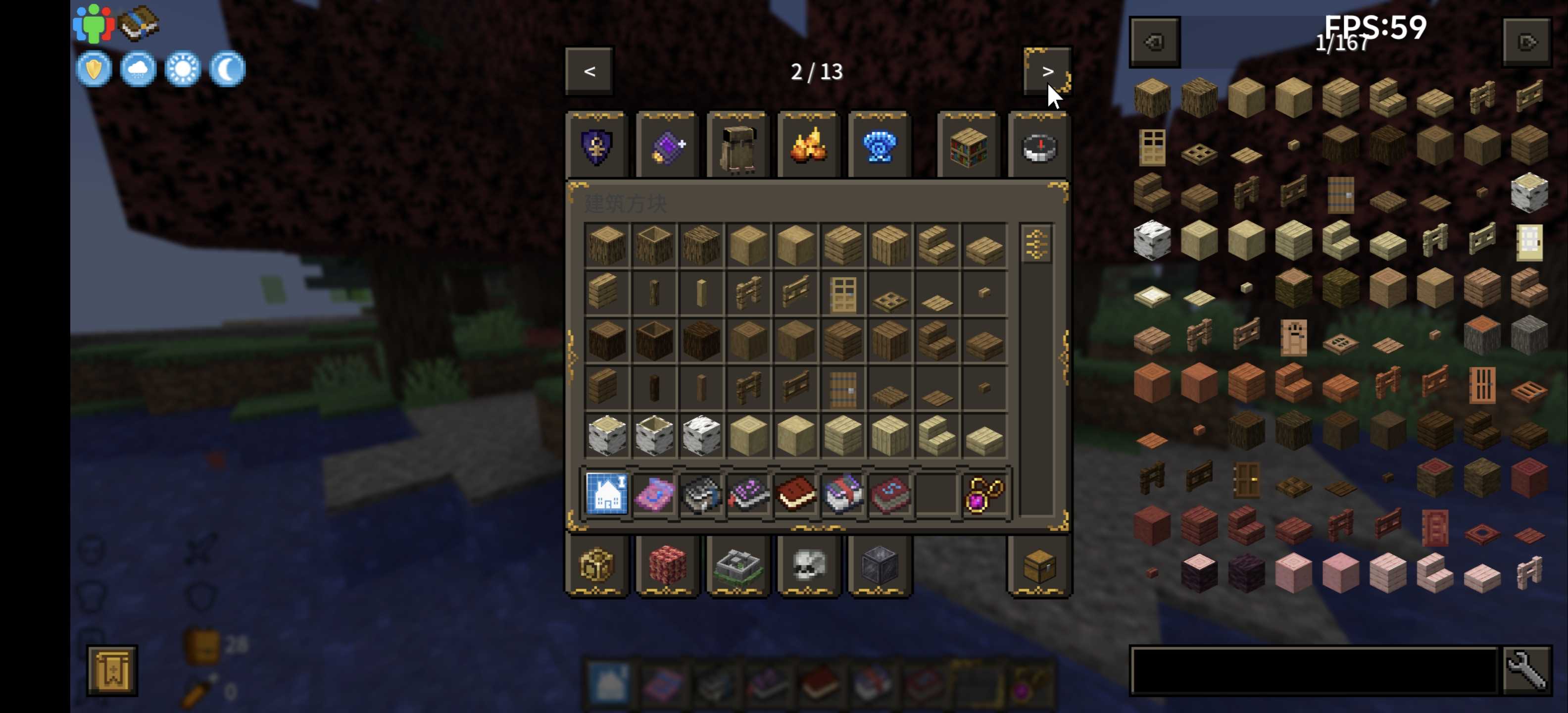Go to the next creative tabs page
The width and height of the screenshot is (1568, 713).
pyautogui.click(x=1047, y=72)
